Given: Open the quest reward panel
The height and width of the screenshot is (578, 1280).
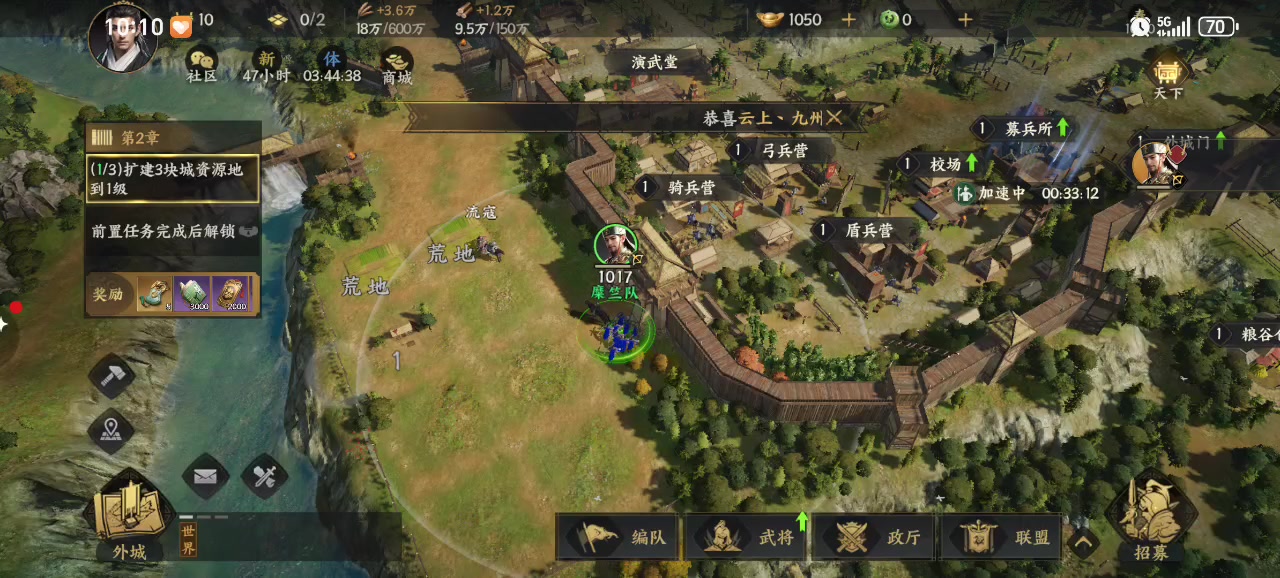Looking at the screenshot, I should (x=173, y=294).
